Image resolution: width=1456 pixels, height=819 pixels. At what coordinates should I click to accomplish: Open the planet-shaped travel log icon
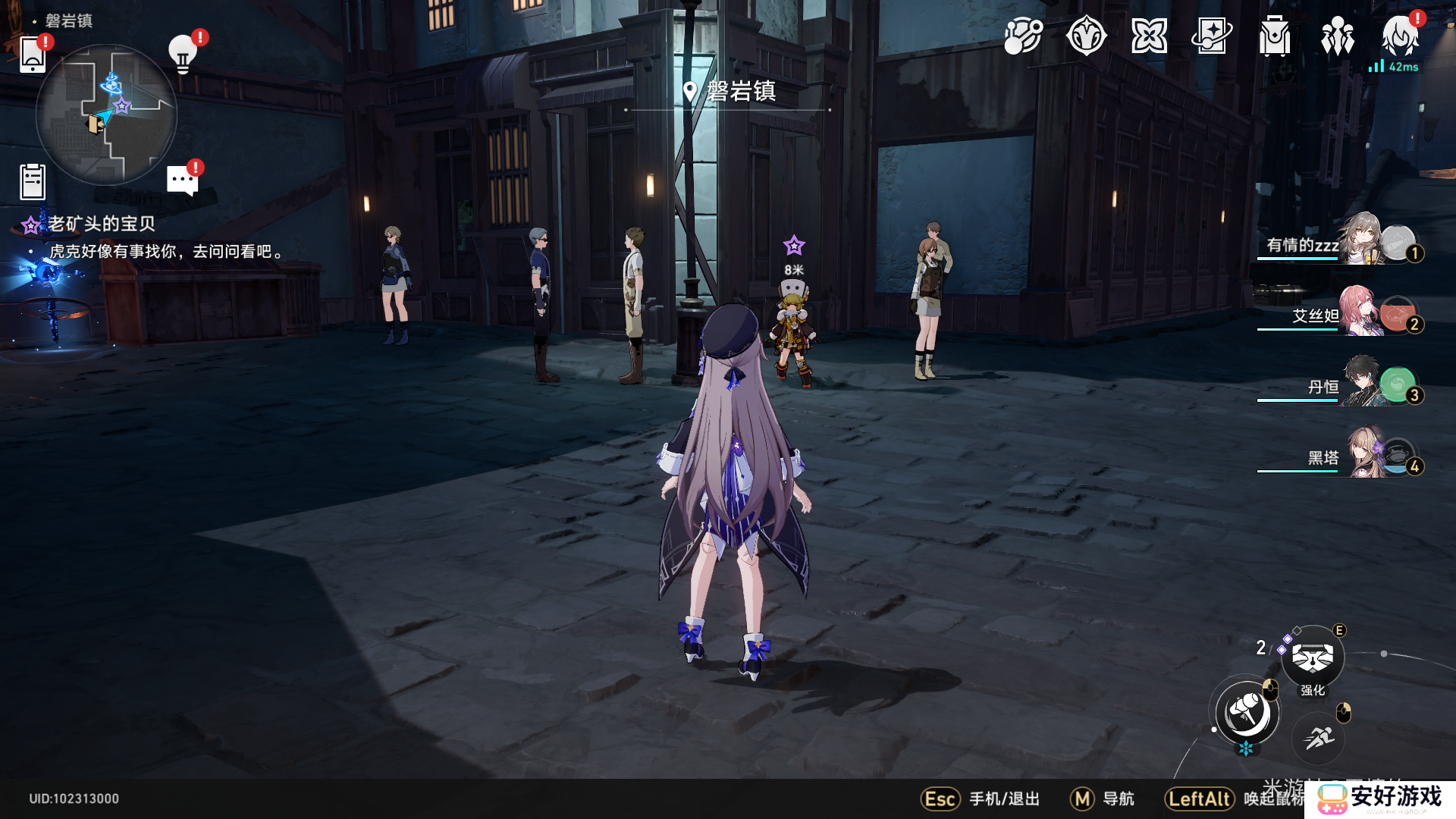pos(1023,36)
